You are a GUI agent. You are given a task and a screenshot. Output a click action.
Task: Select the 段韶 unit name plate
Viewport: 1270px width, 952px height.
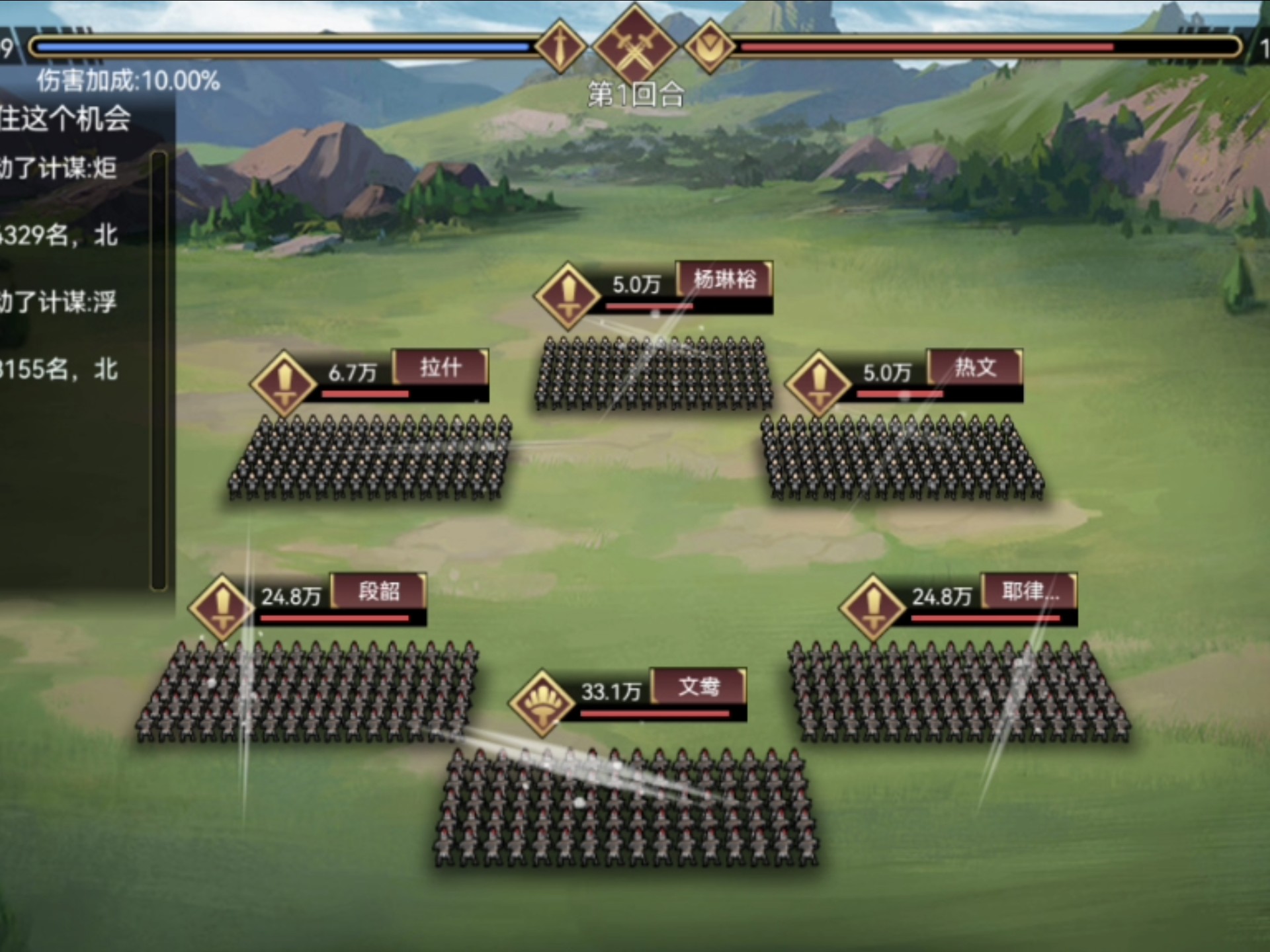[379, 591]
